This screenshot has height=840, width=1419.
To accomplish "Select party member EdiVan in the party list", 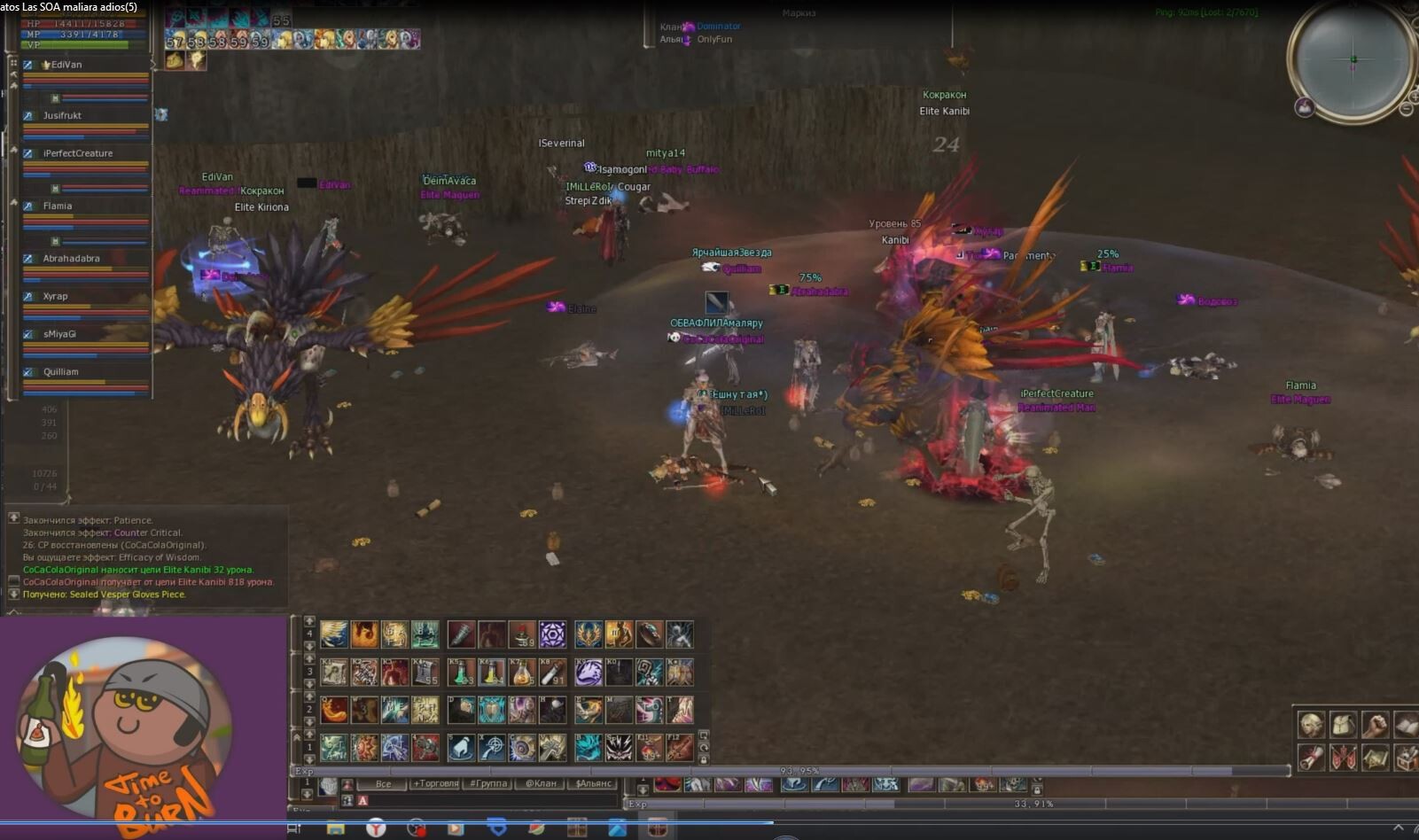I will coord(66,65).
